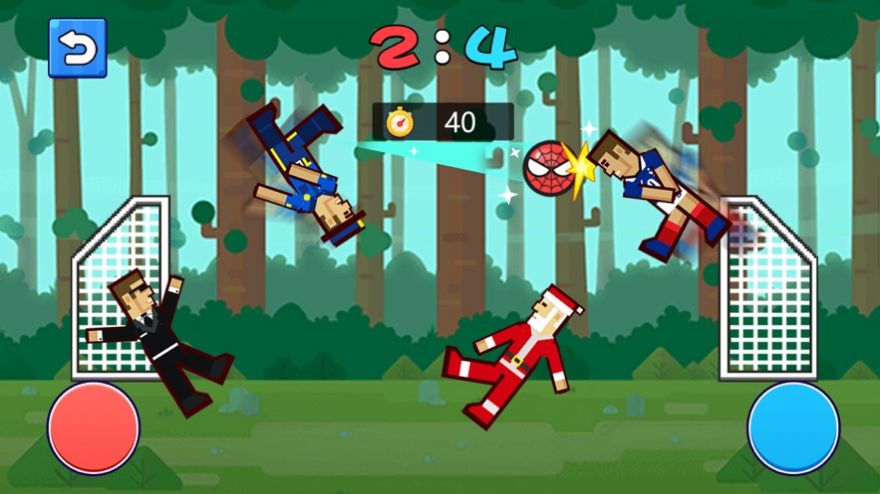Image resolution: width=880 pixels, height=494 pixels.
Task: Tap the blue player control button
Action: pyautogui.click(x=793, y=428)
